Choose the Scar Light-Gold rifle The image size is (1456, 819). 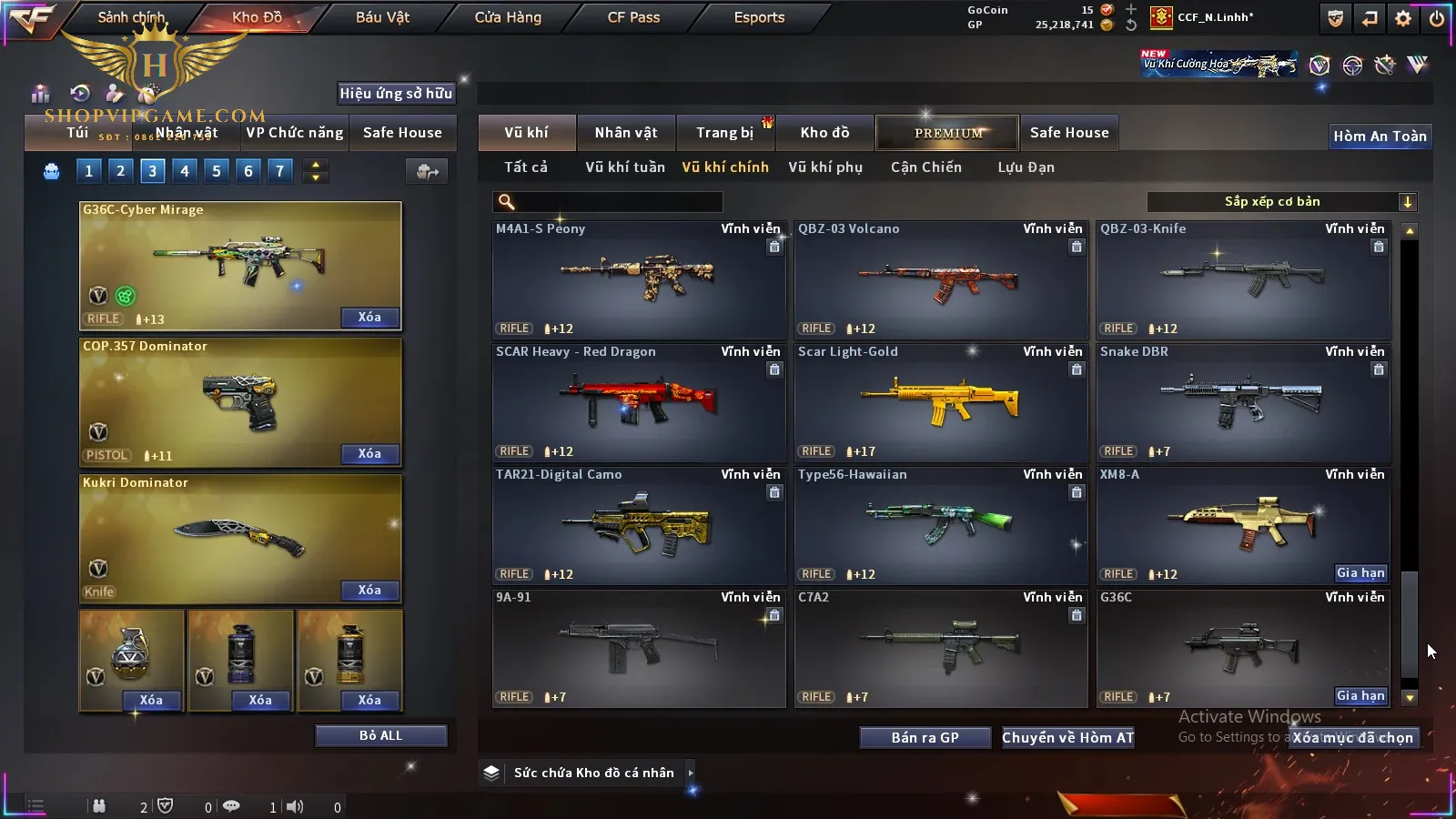pos(940,402)
